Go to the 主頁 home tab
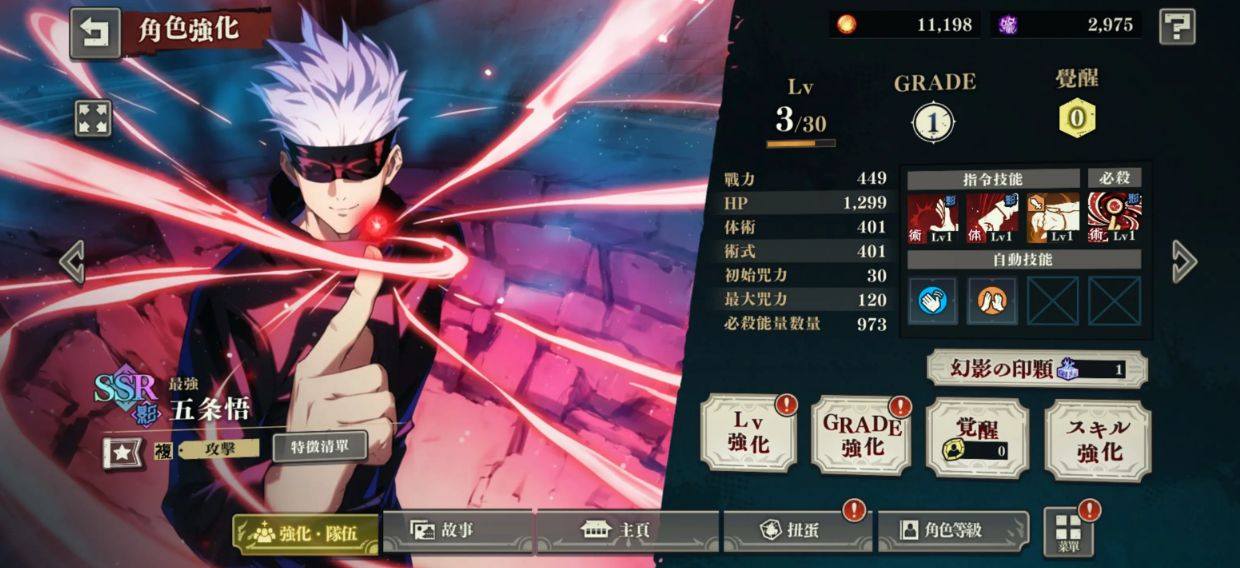 click(627, 531)
